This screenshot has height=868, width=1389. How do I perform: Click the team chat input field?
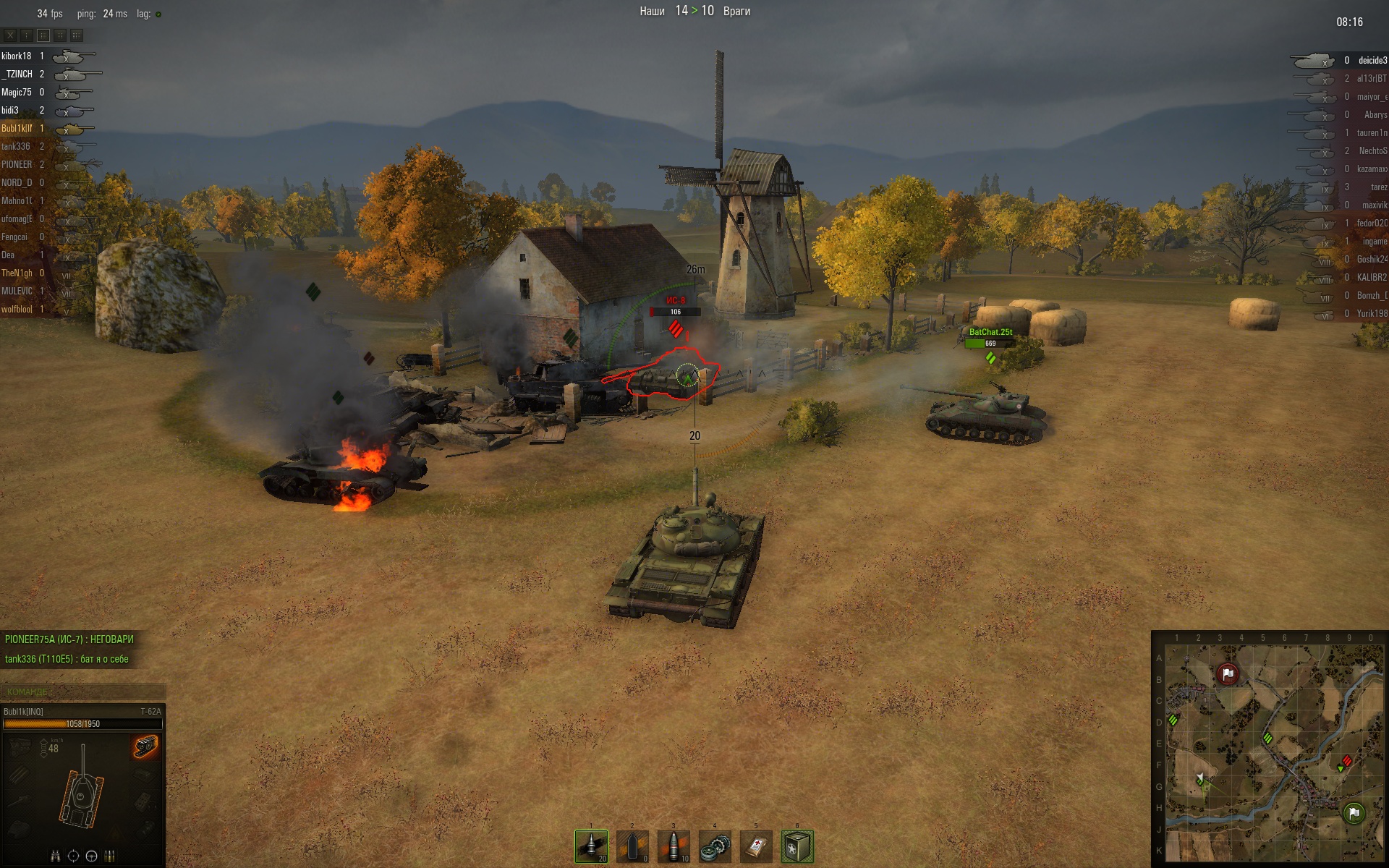83,692
